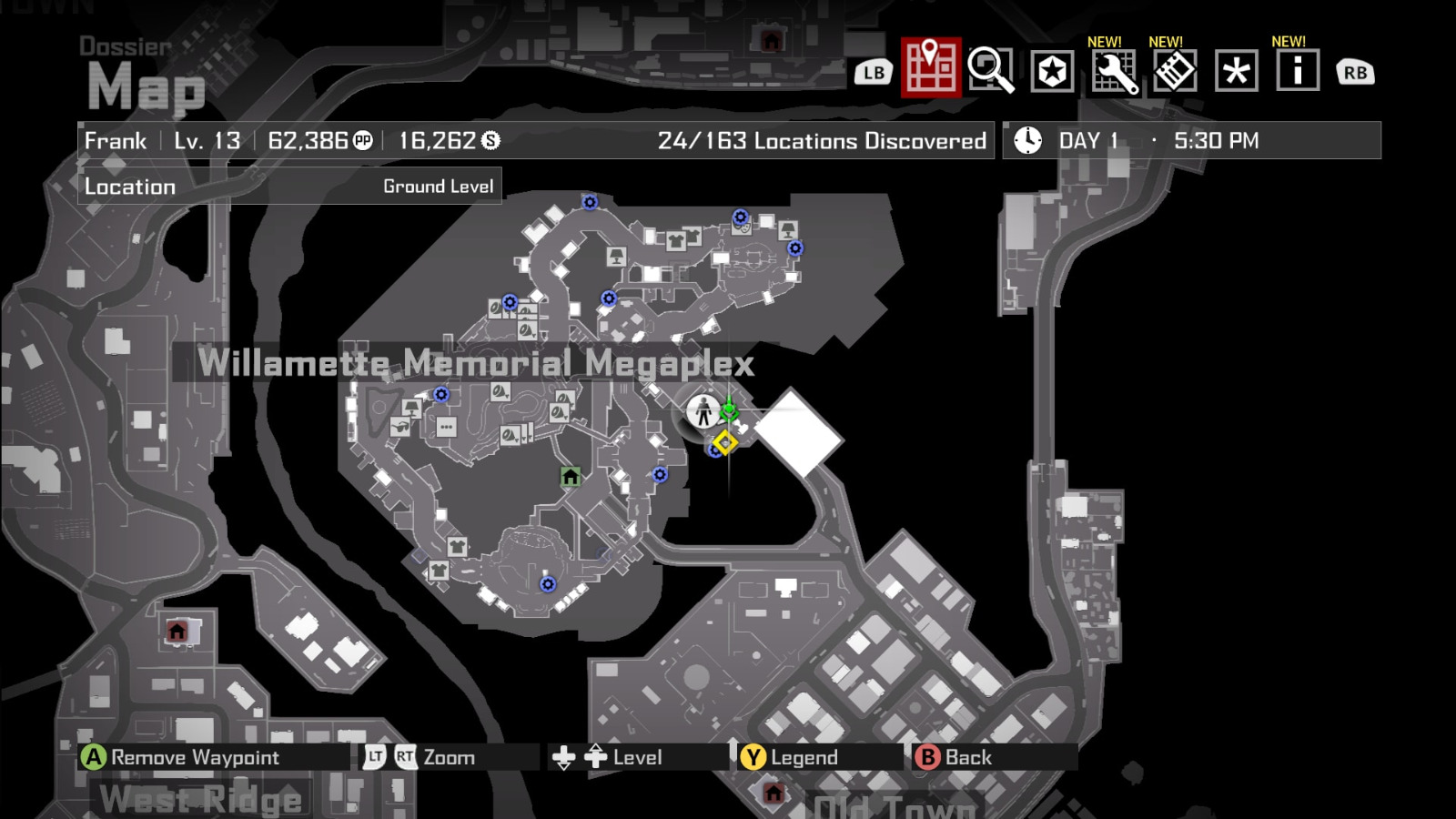1456x819 pixels.
Task: Open the magnifying glass investigation panel
Action: tap(990, 69)
